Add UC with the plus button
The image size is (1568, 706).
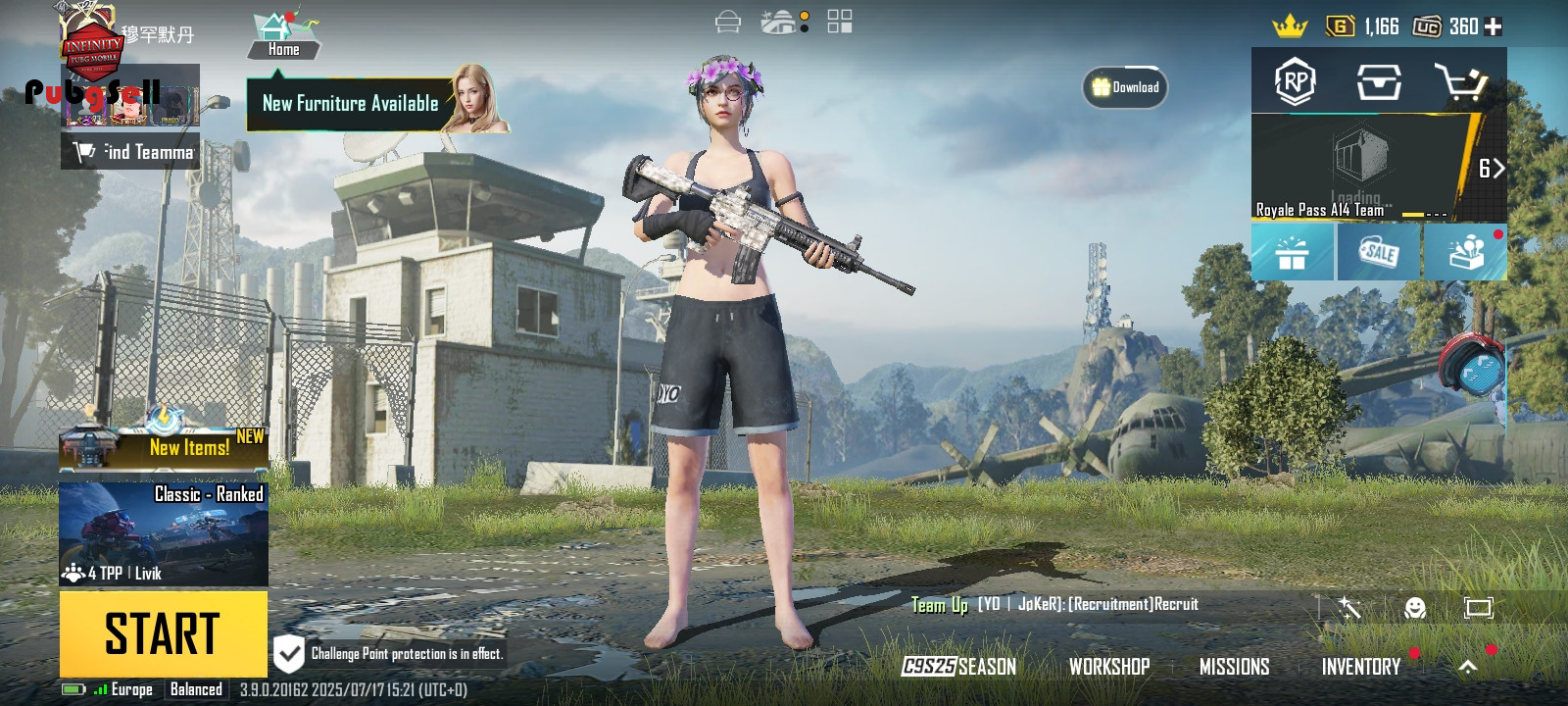coord(1493,26)
